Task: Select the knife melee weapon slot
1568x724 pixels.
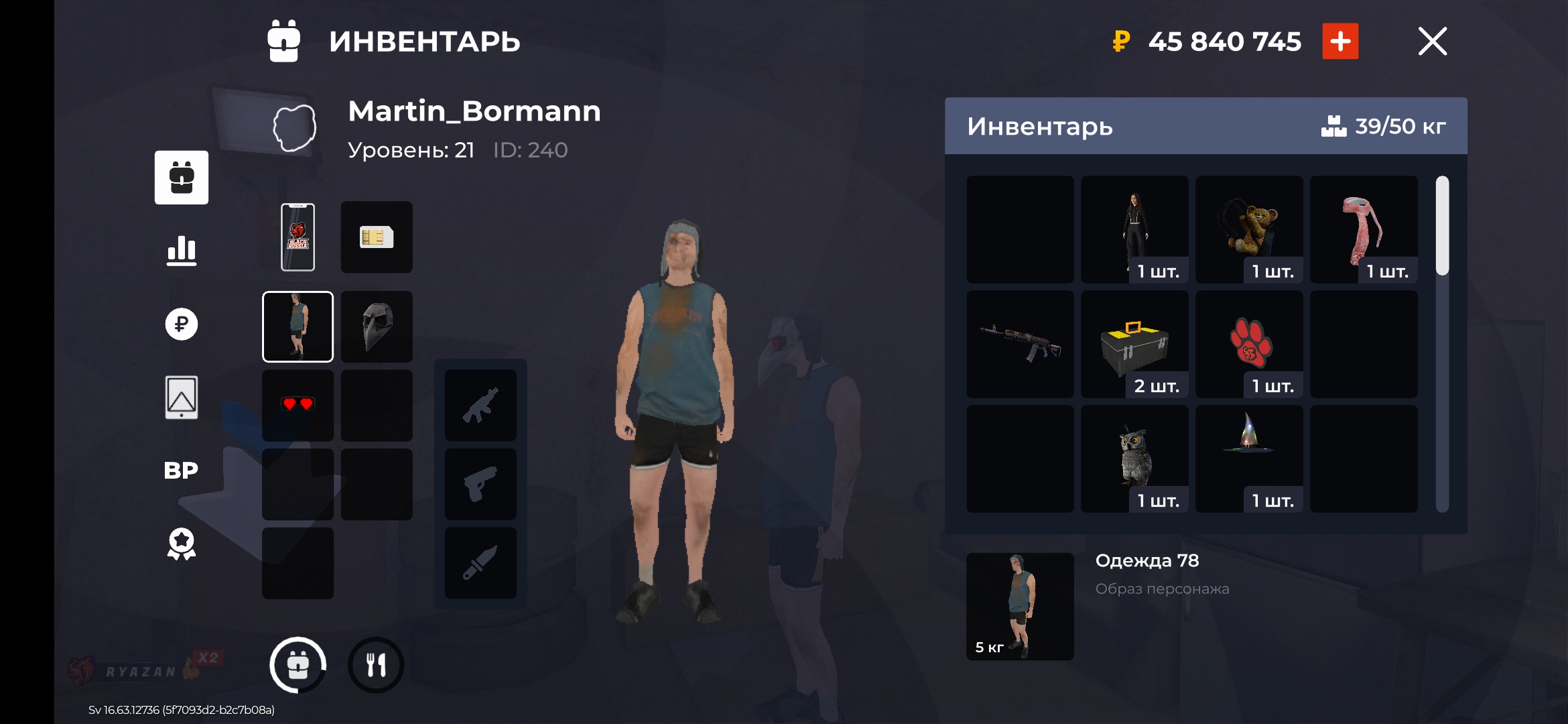Action: click(x=480, y=563)
